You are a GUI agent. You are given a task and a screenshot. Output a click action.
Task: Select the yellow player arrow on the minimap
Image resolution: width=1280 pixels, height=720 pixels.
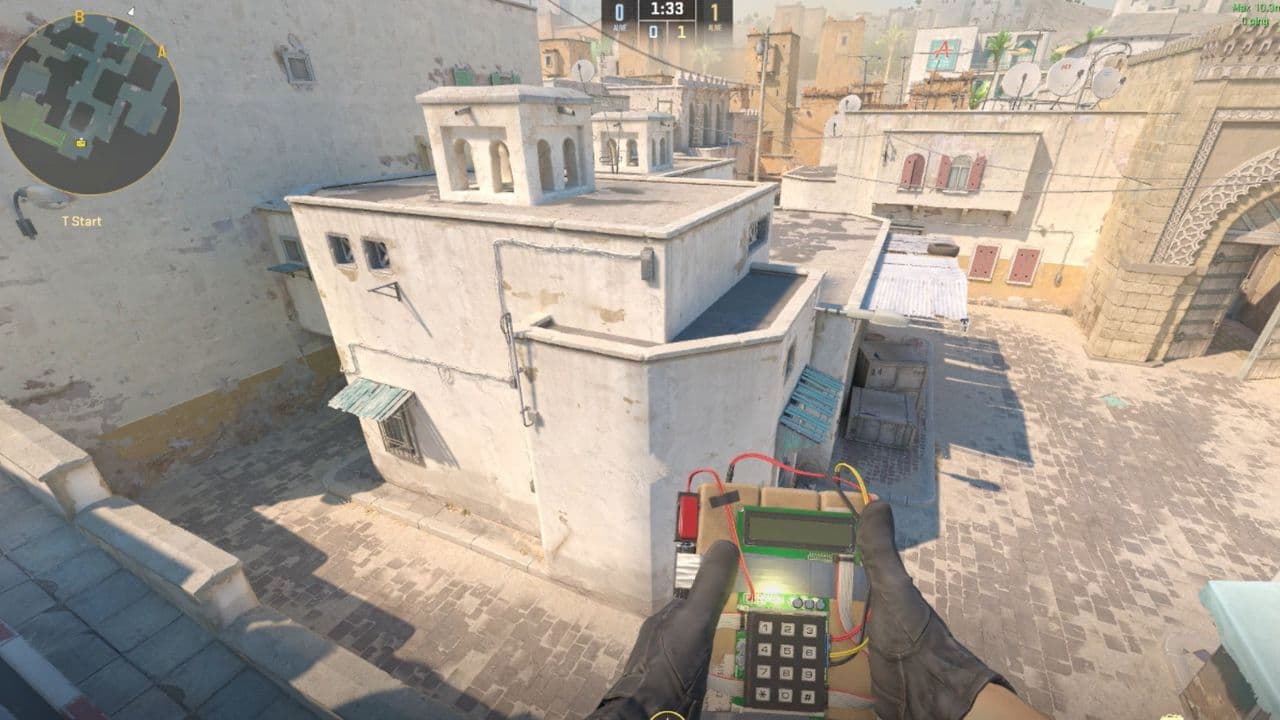(x=80, y=143)
